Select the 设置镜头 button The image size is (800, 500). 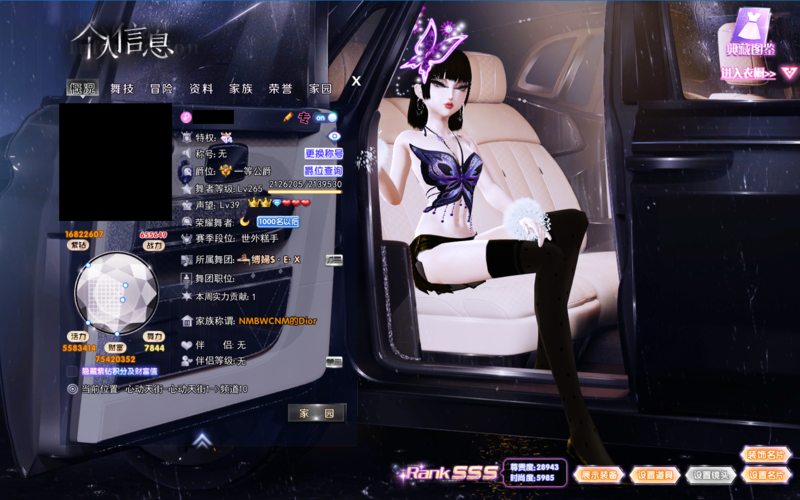(x=711, y=475)
